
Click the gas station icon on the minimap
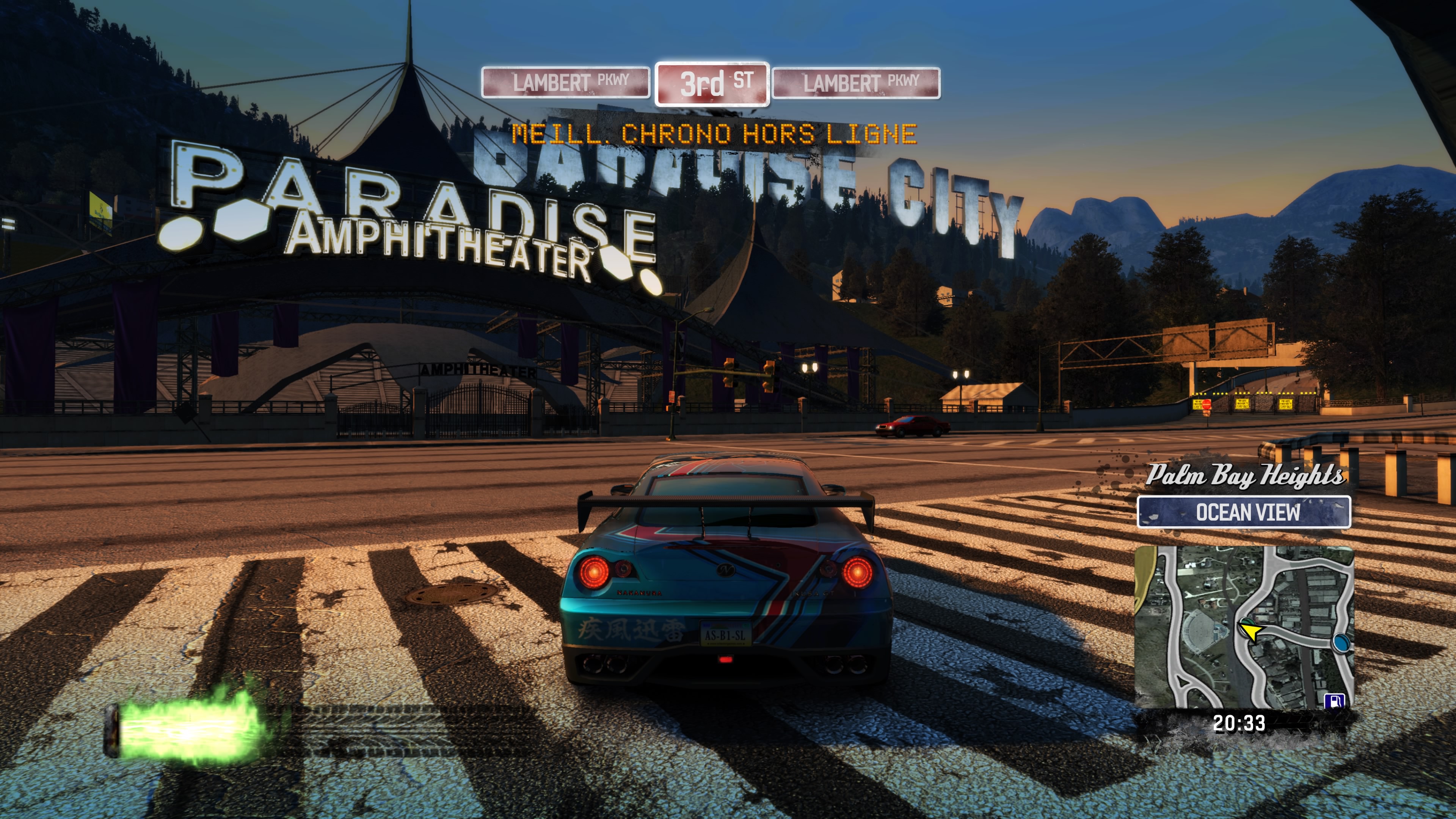click(x=1335, y=701)
